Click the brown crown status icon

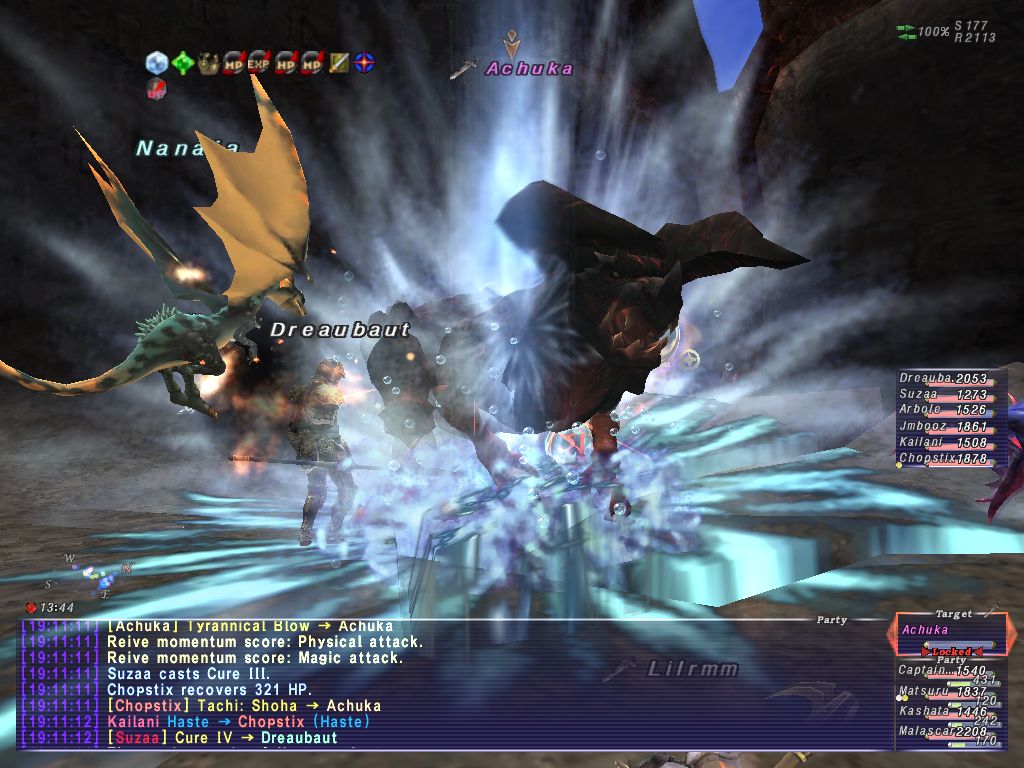208,63
